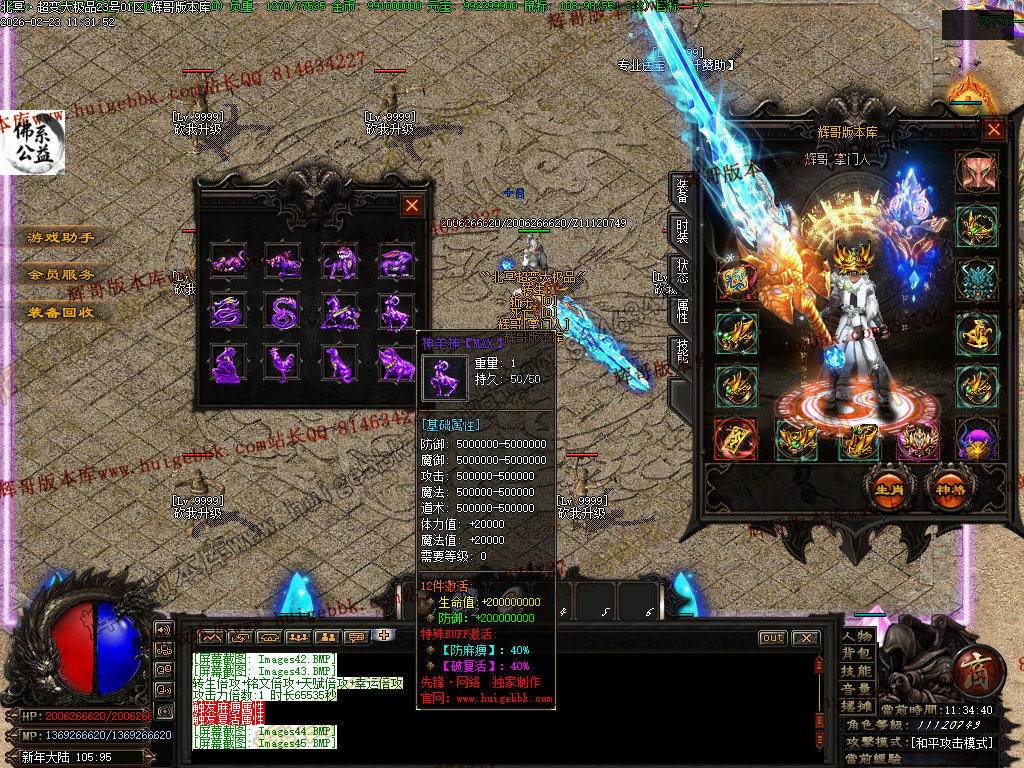The height and width of the screenshot is (768, 1024).
Task: Open the 会员服务 member service menu
Action: (x=61, y=274)
